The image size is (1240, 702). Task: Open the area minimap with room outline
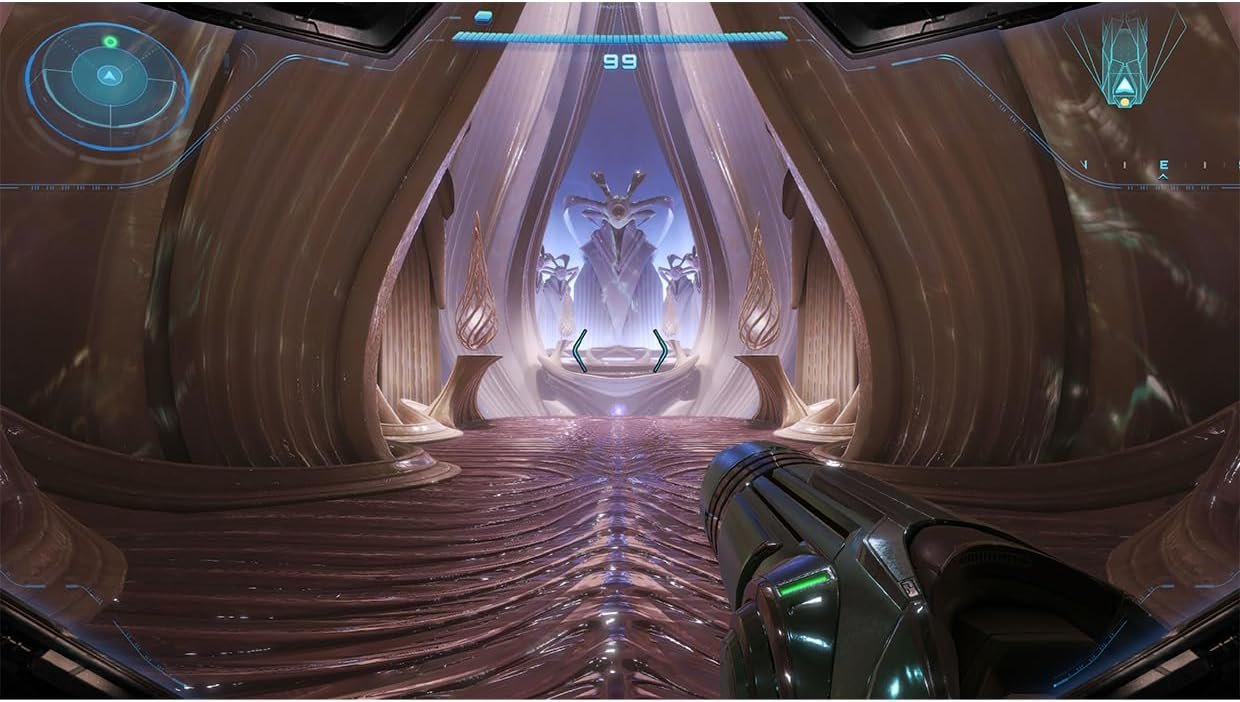[1123, 58]
